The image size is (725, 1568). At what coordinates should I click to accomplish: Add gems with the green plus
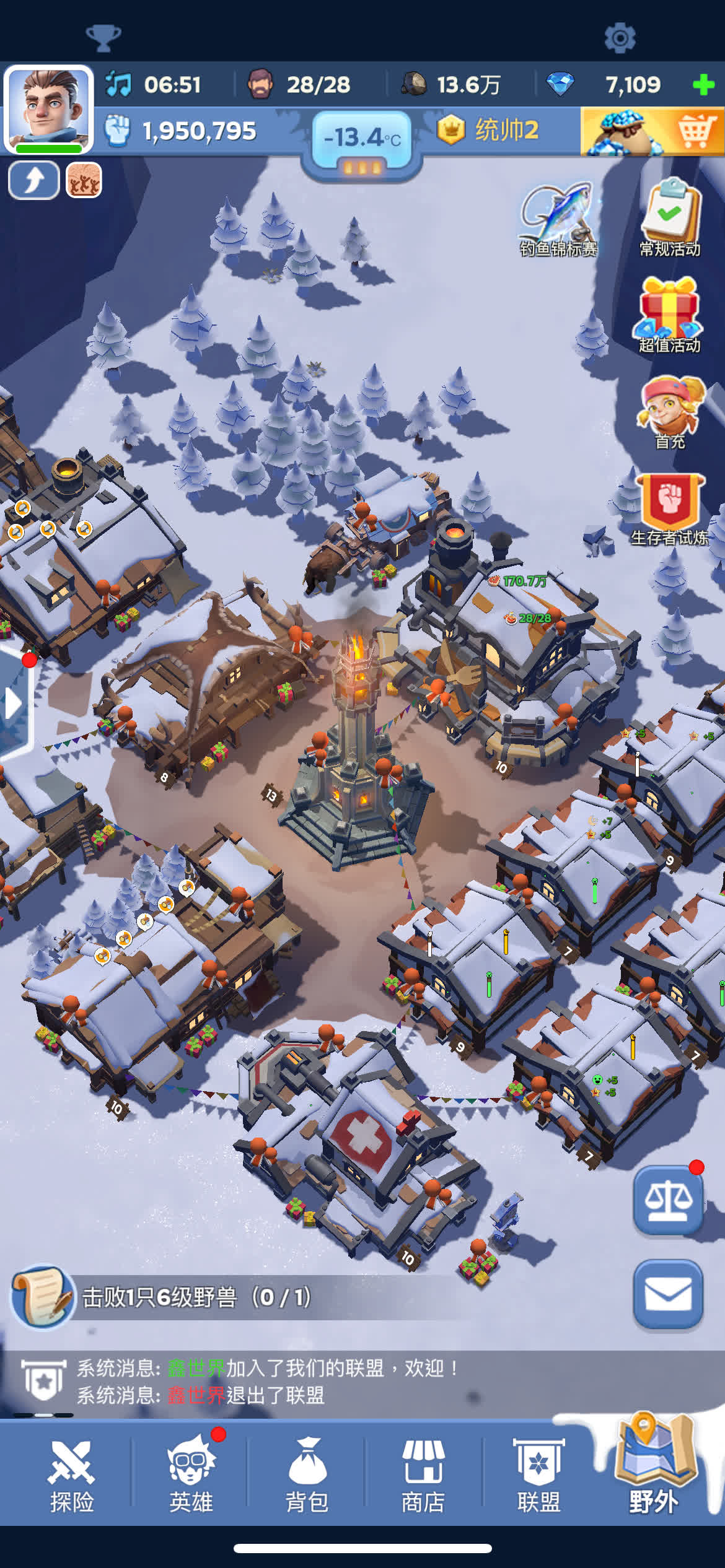point(703,85)
